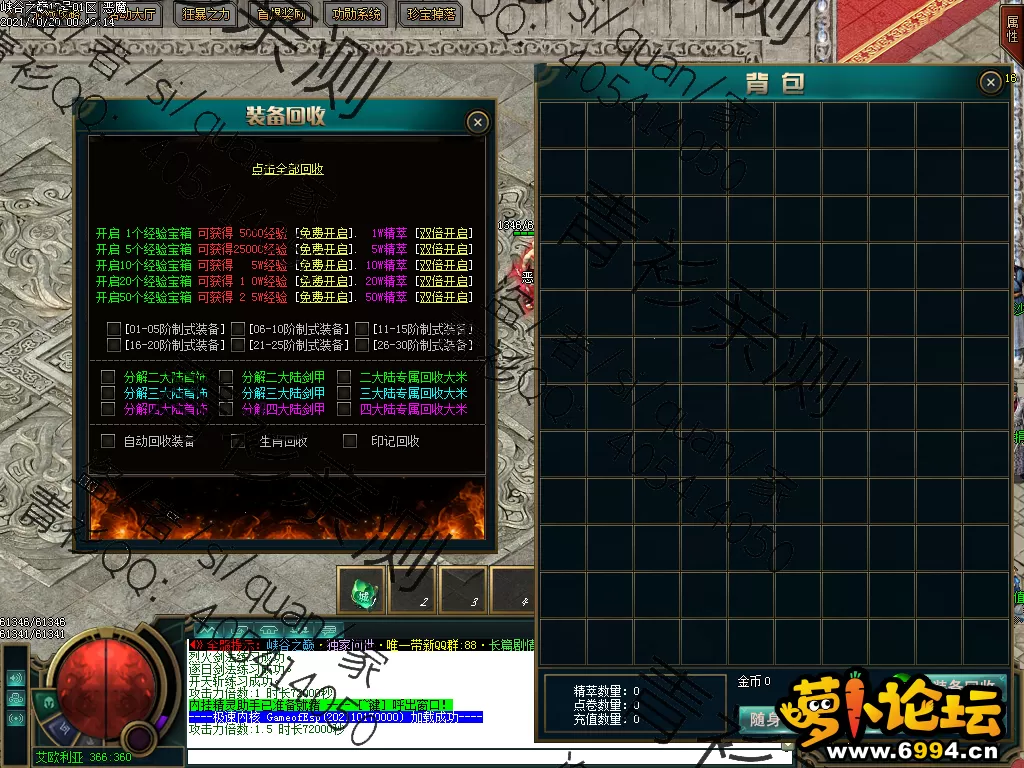
Task: Tick the 01-05阶制式装备 checkbox
Action: point(114,329)
